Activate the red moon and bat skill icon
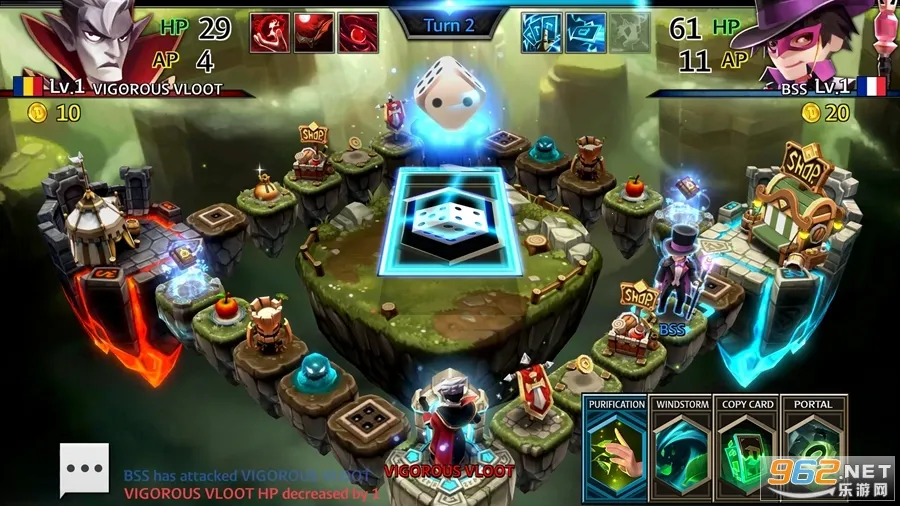 pos(314,32)
